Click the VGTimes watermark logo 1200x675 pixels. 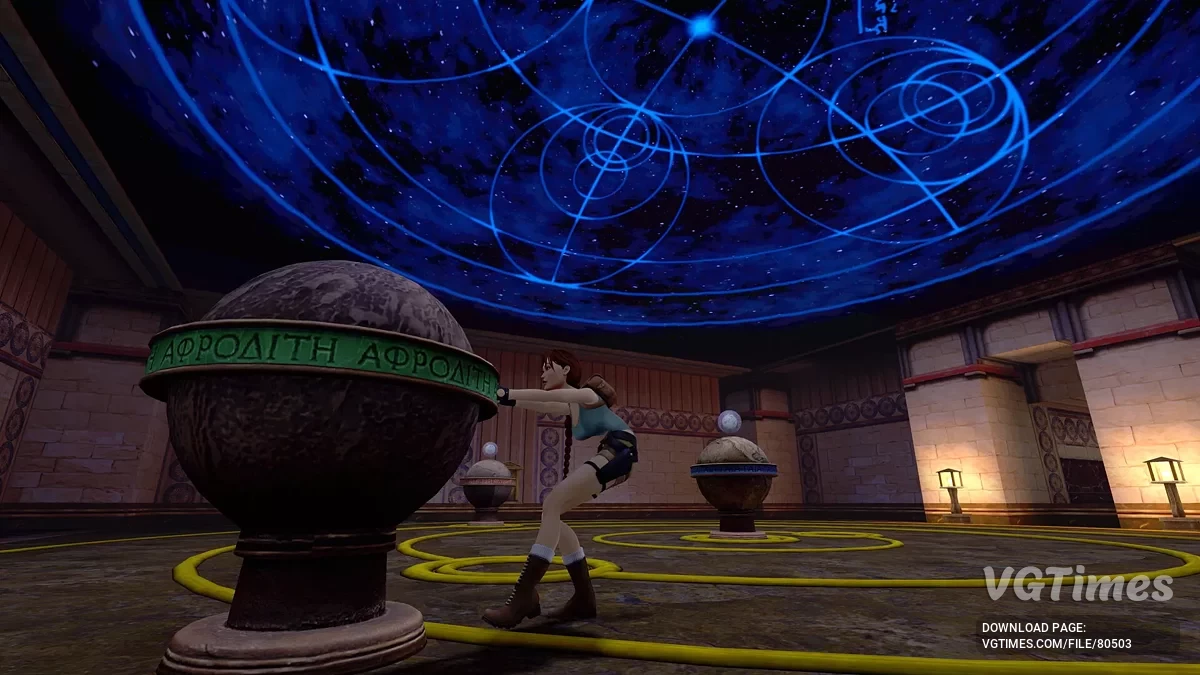tap(1077, 584)
